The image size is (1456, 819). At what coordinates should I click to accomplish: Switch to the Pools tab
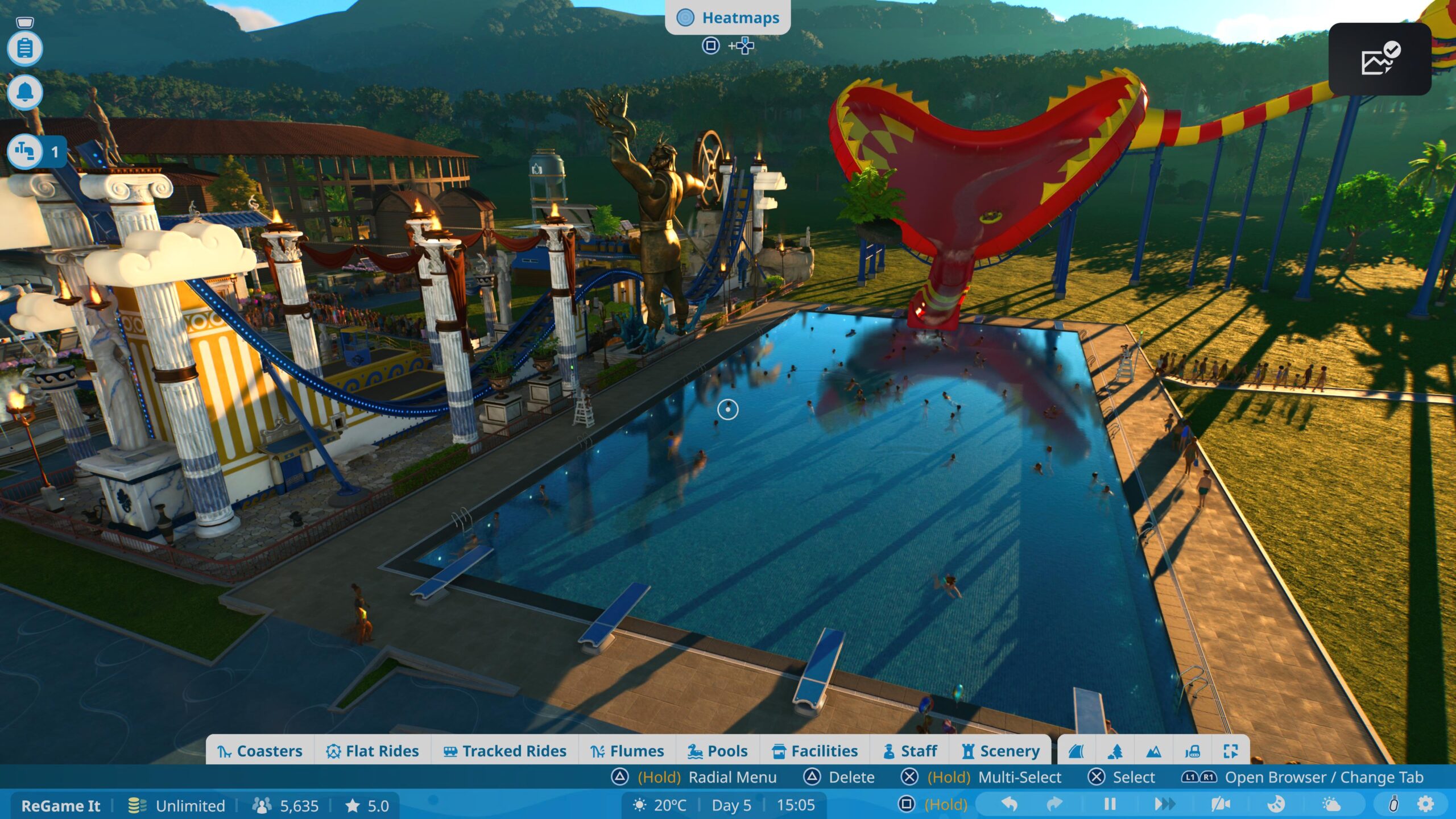pyautogui.click(x=719, y=751)
